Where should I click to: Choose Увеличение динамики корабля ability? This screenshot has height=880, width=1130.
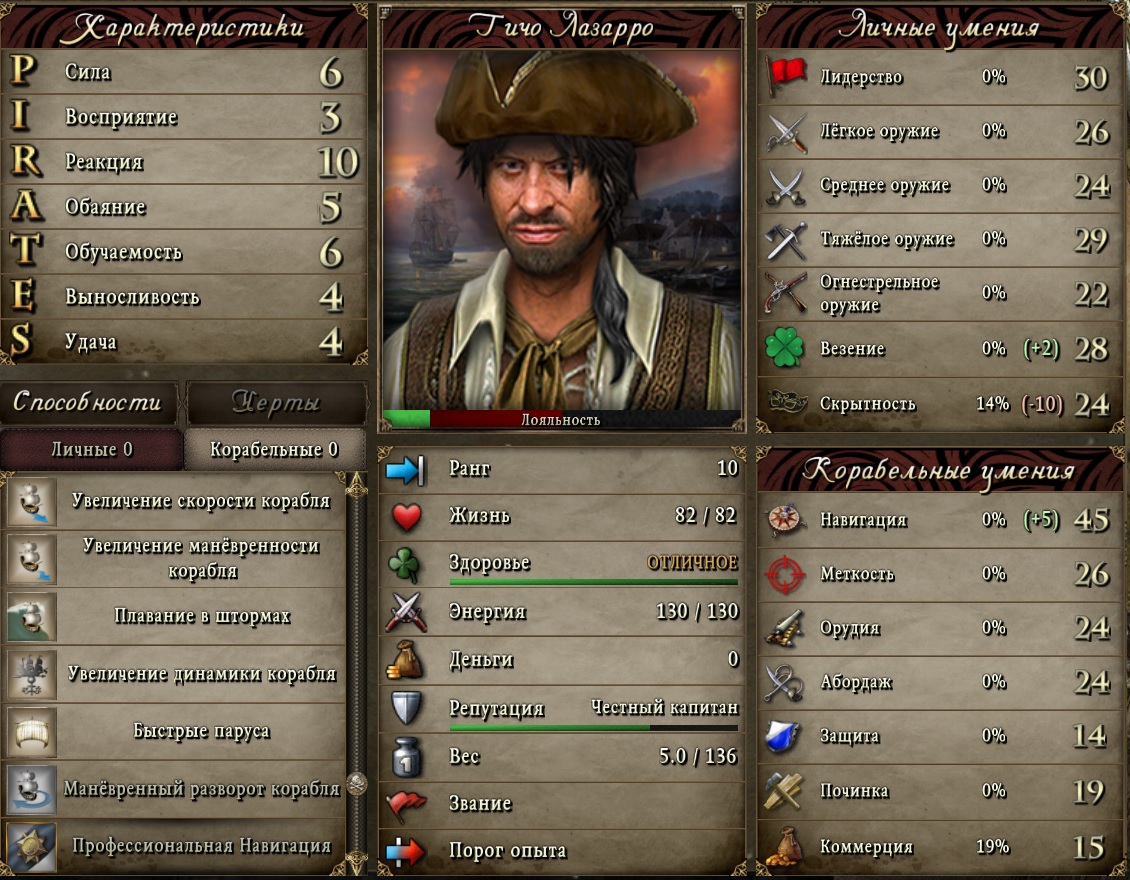[200, 674]
